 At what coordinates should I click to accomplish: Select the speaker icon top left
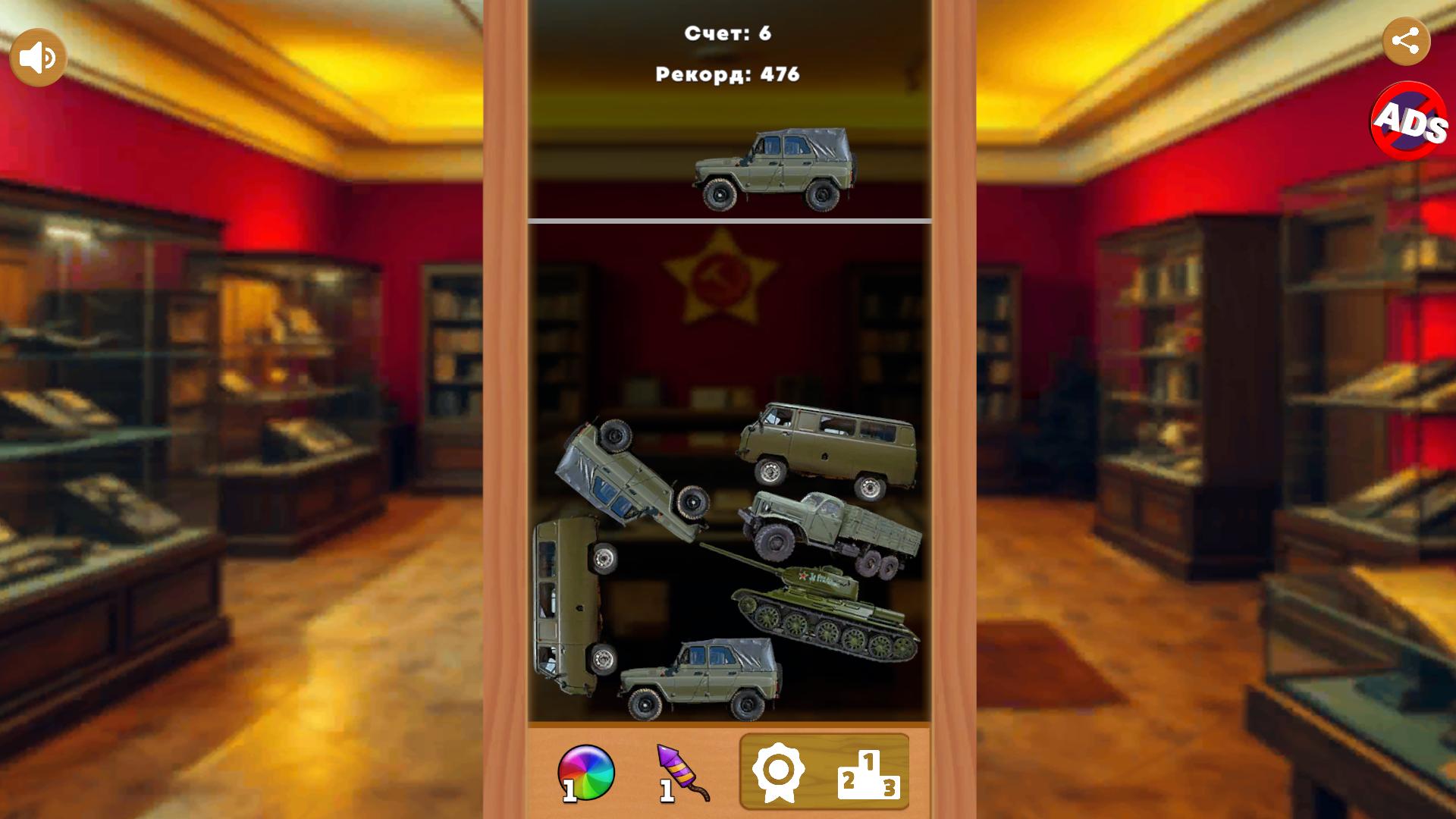39,55
